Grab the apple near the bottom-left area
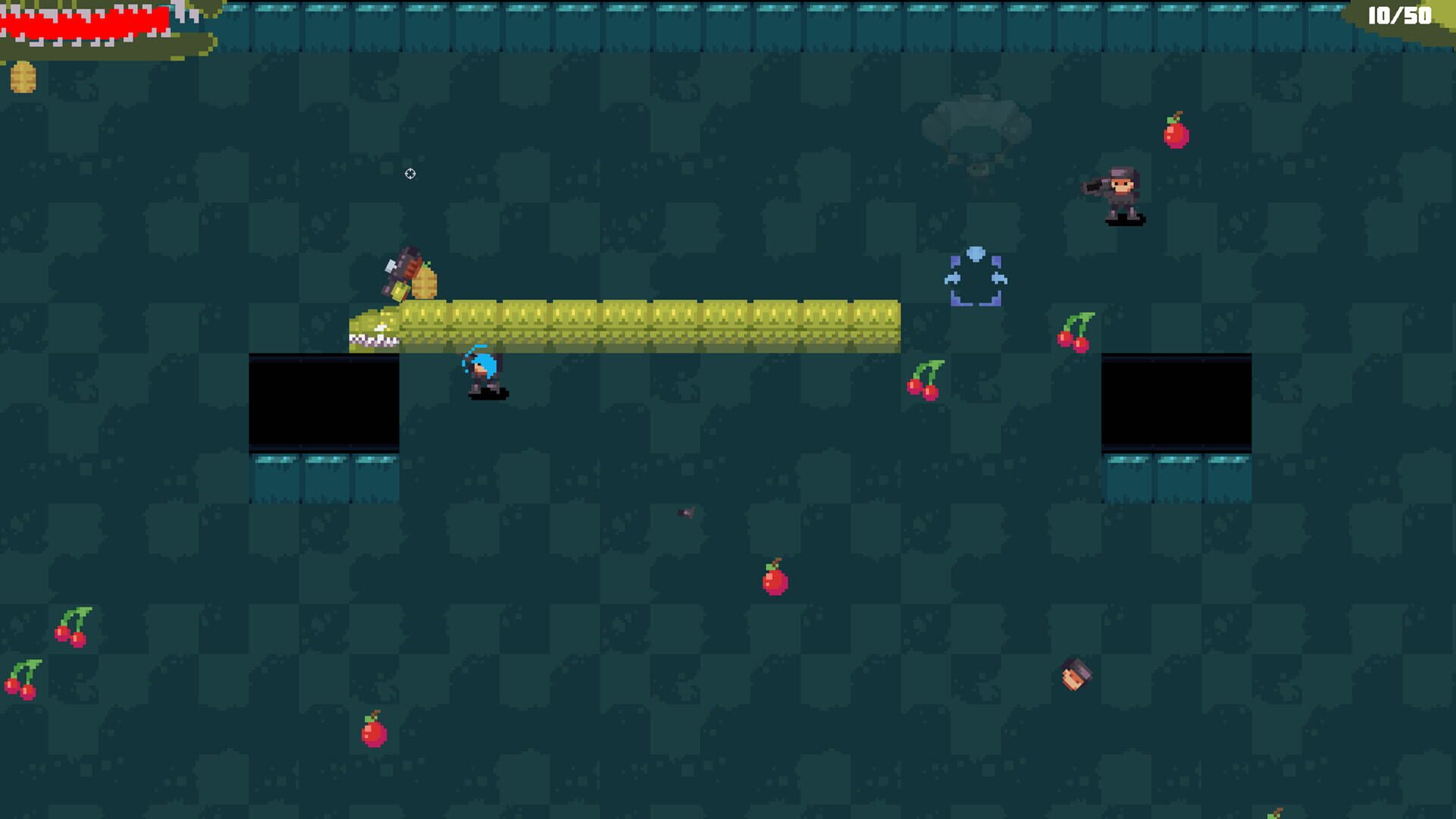 coord(373,734)
